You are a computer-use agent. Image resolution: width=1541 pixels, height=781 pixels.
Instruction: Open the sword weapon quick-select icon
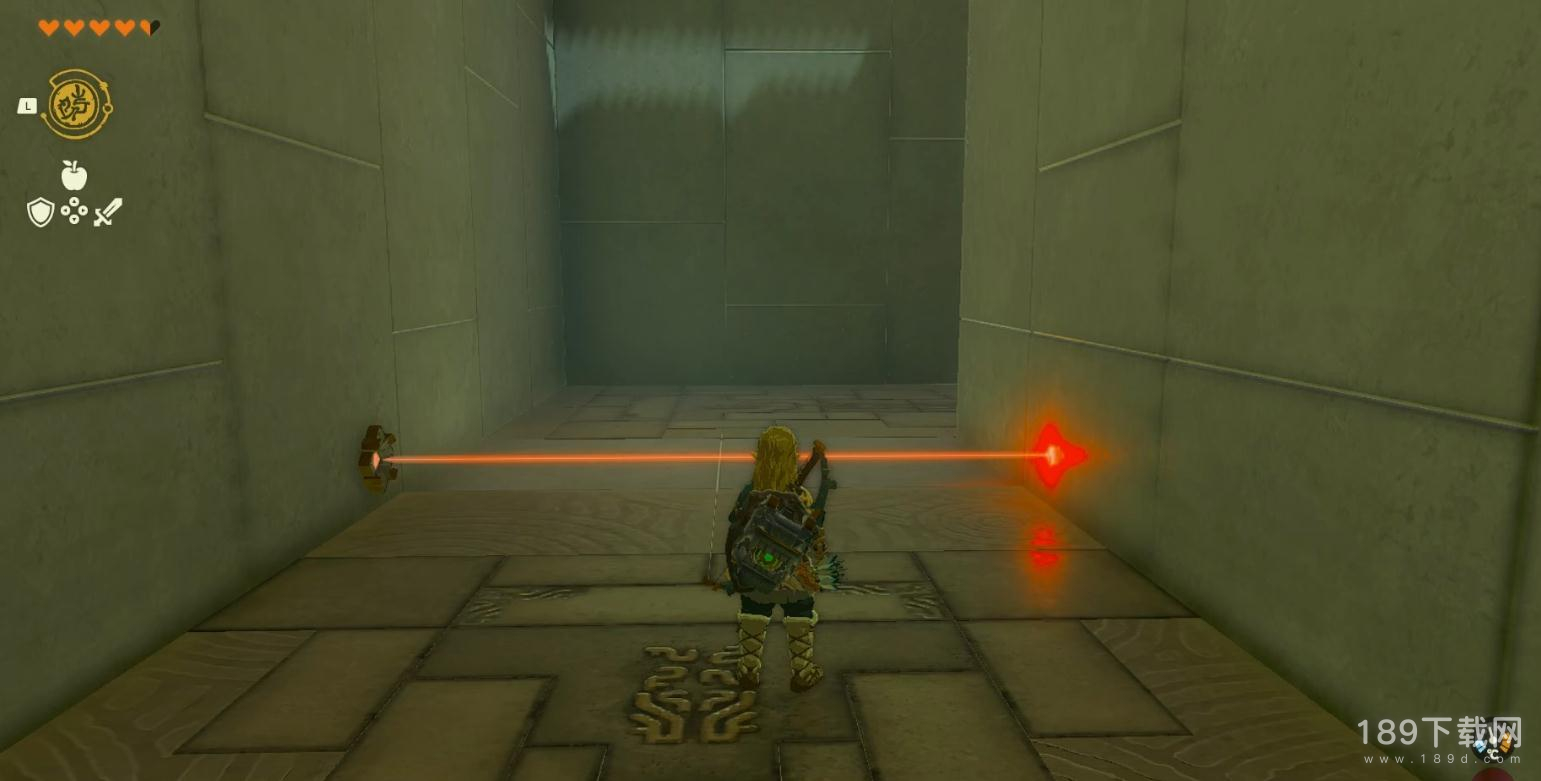pyautogui.click(x=107, y=212)
